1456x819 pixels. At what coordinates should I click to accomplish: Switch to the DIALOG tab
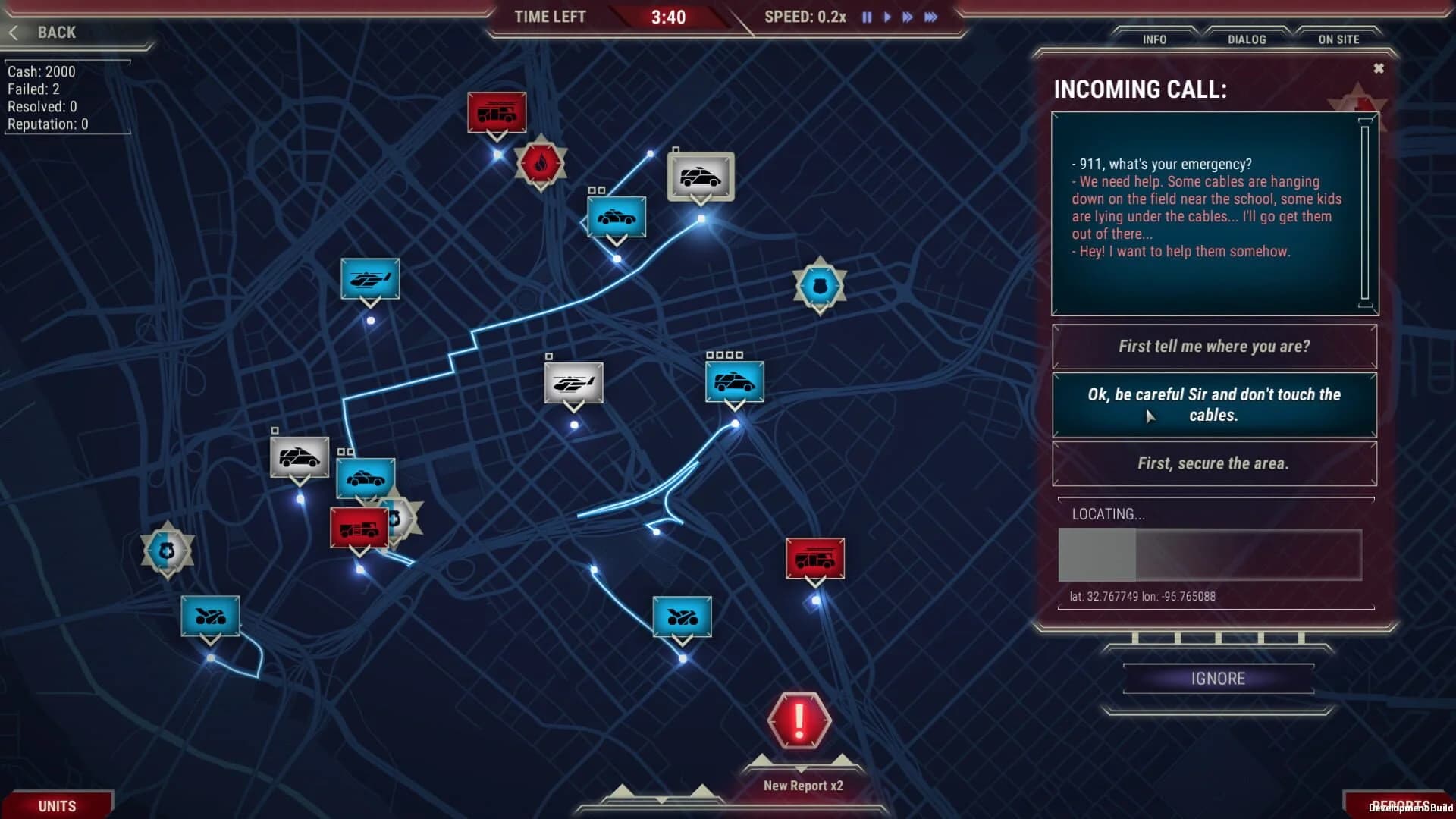(1246, 39)
